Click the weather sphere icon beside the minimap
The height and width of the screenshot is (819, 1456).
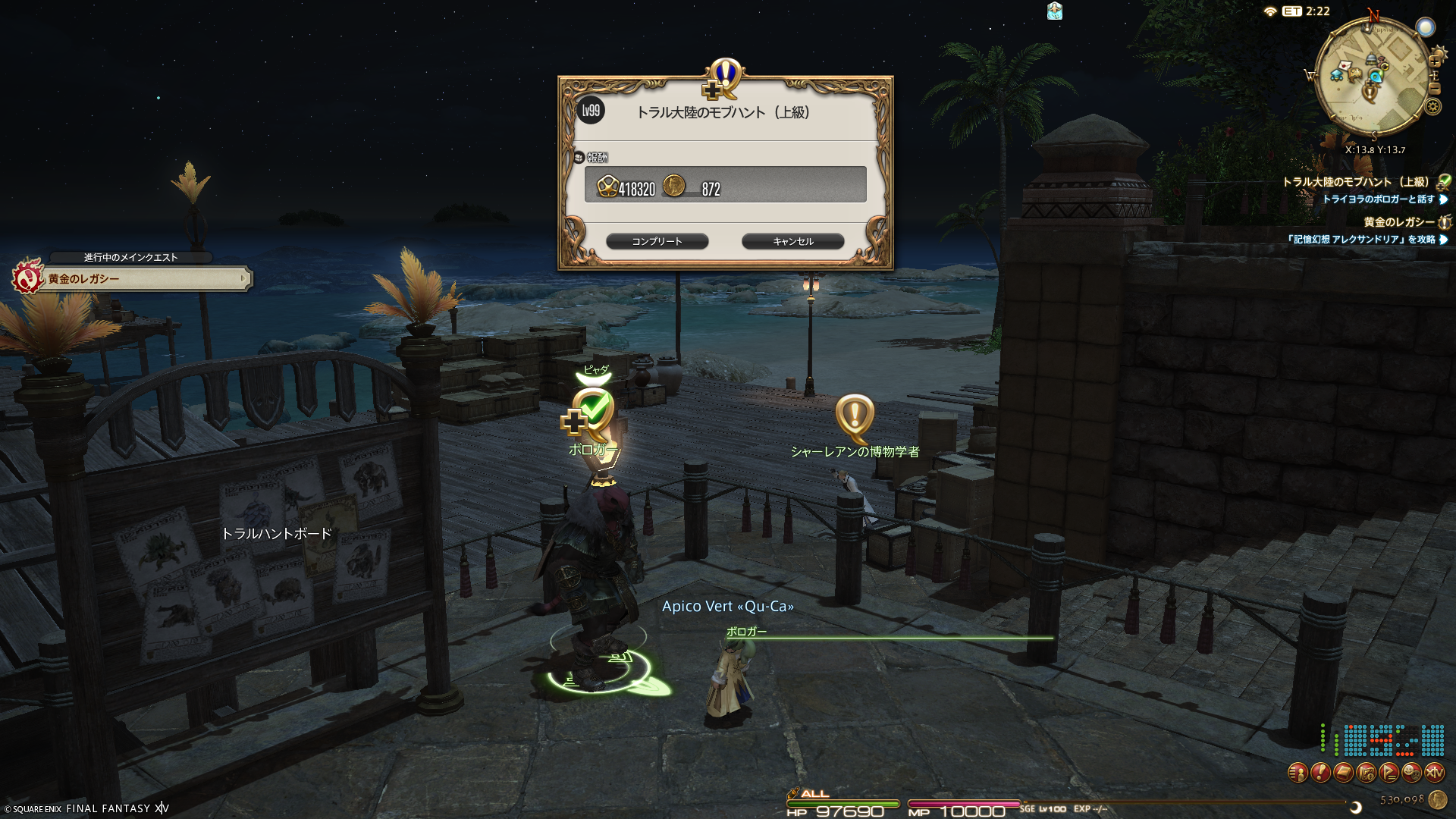(x=1426, y=28)
